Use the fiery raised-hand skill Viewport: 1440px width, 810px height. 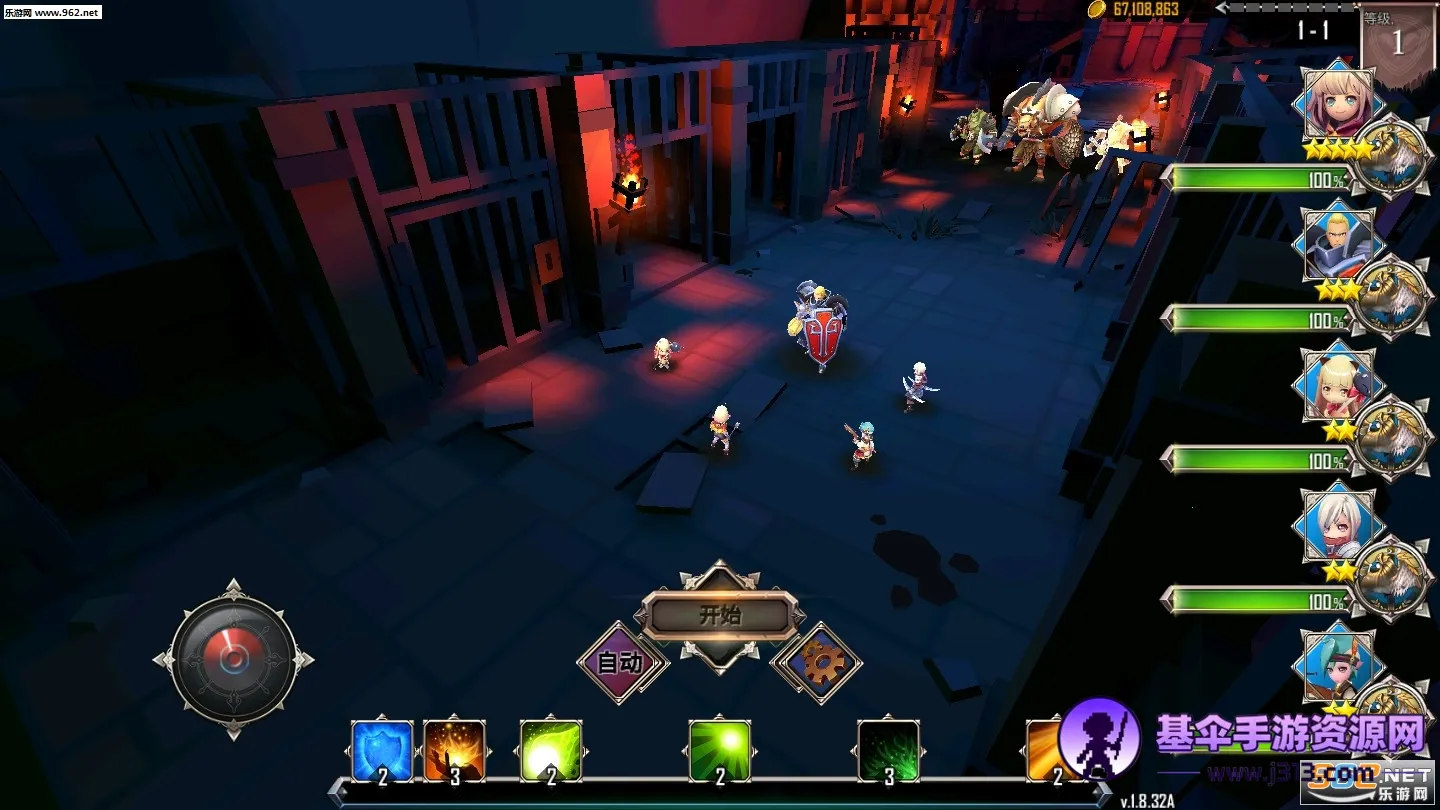(454, 750)
